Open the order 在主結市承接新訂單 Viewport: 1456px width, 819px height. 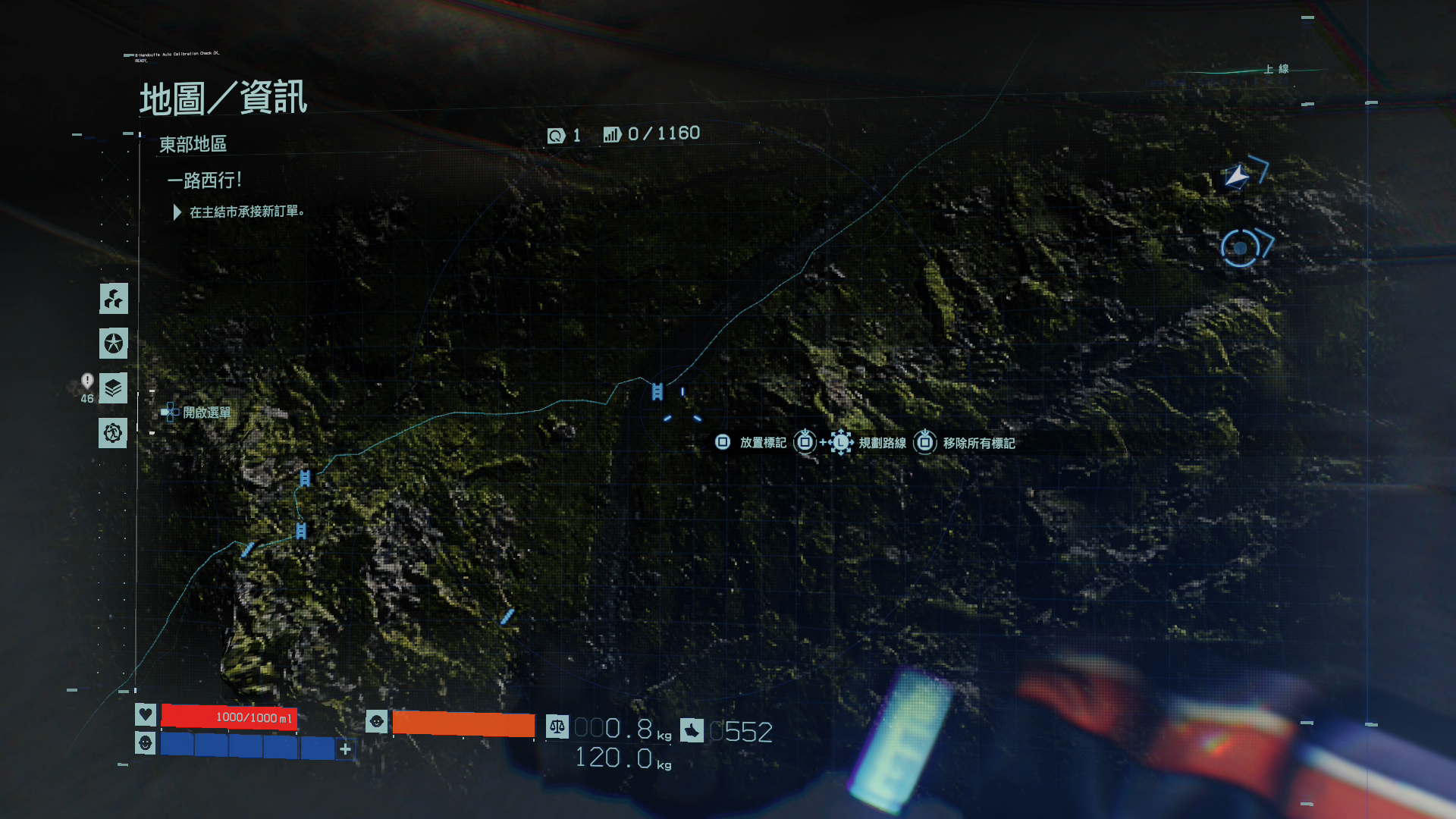pos(246,212)
